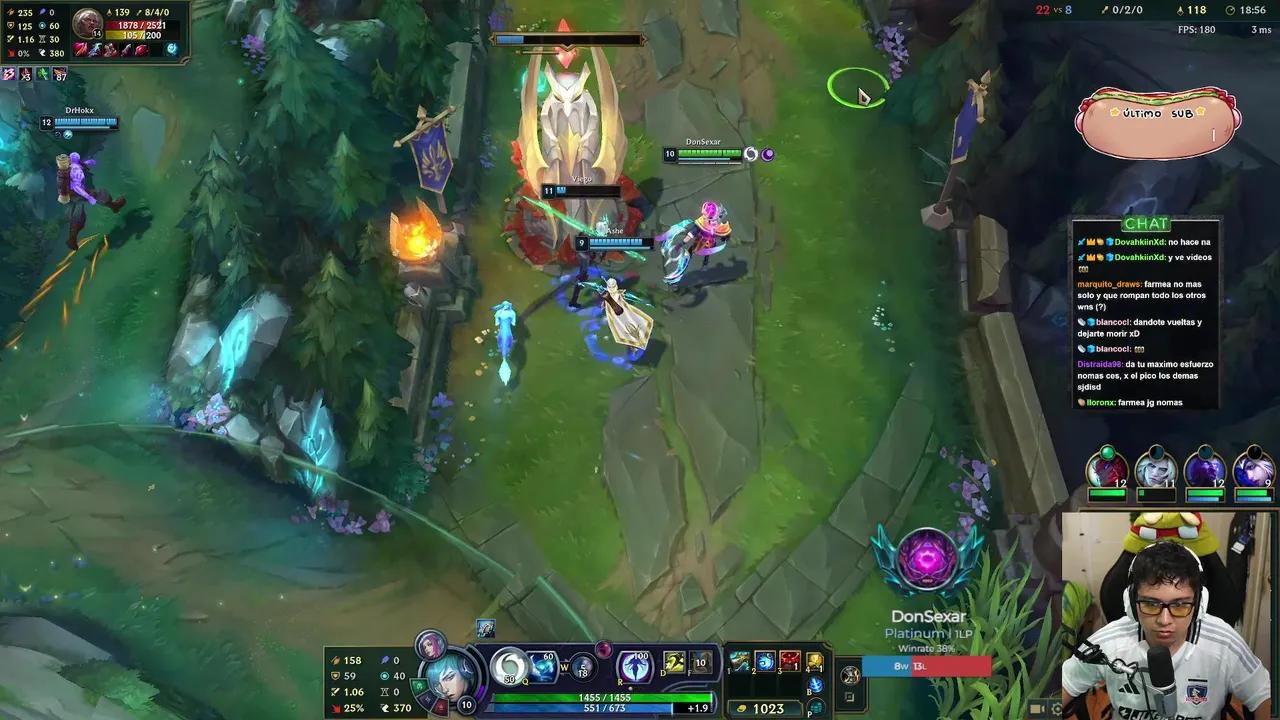
Task: Open the shop via the P icon
Action: point(816,707)
